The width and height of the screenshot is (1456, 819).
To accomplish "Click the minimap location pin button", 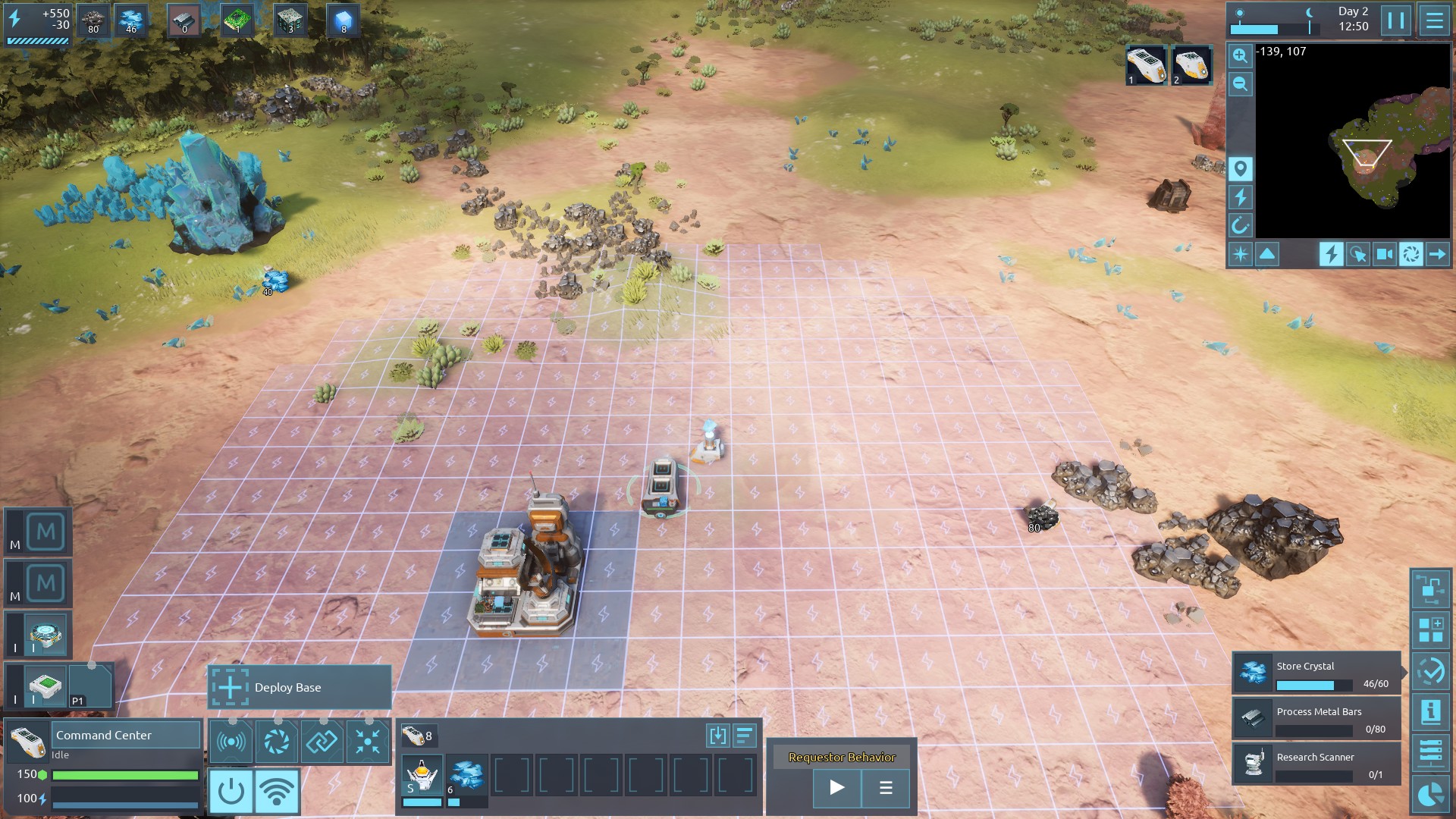I will tap(1240, 168).
